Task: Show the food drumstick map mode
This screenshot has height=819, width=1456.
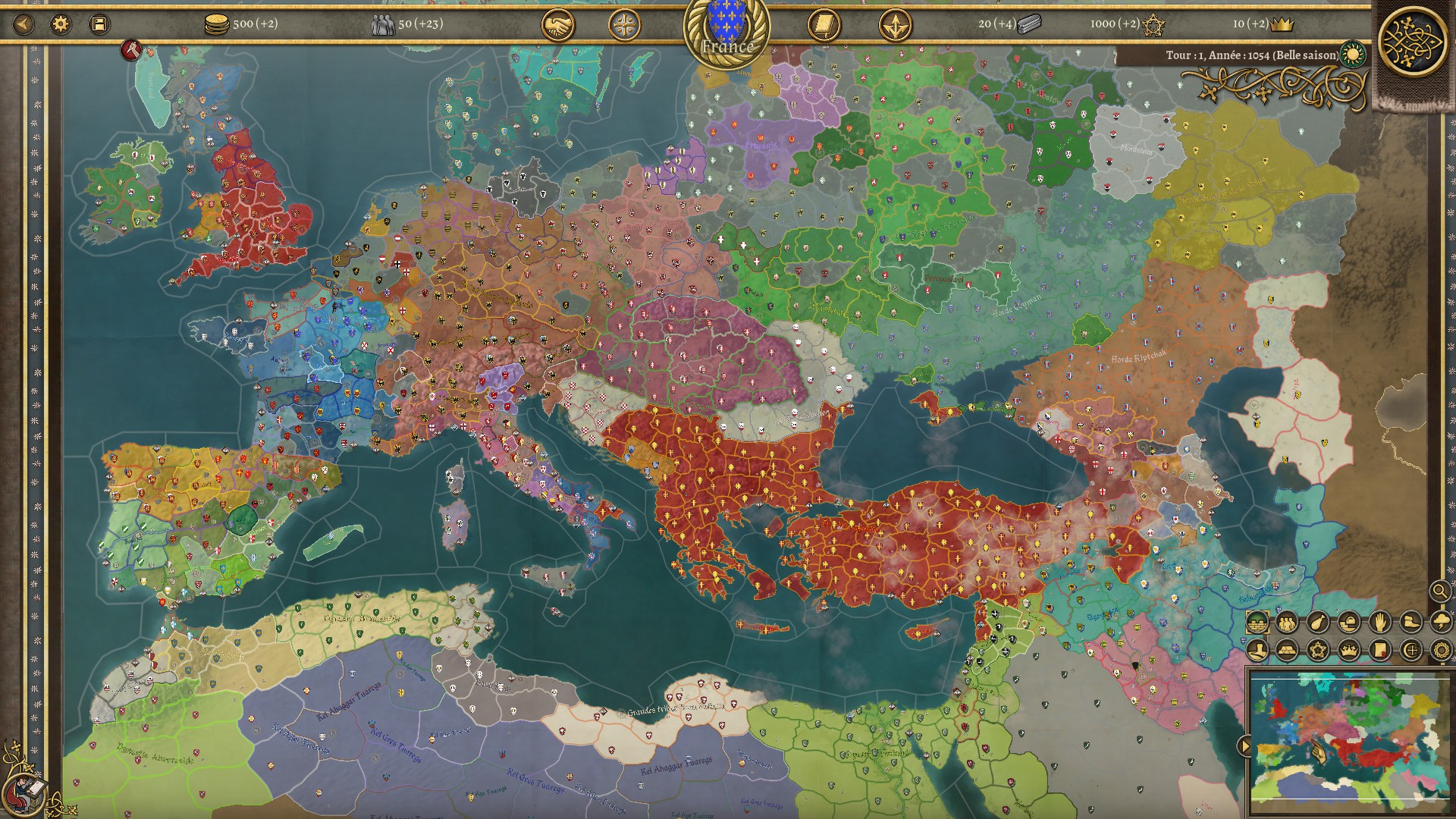Action: click(1318, 623)
